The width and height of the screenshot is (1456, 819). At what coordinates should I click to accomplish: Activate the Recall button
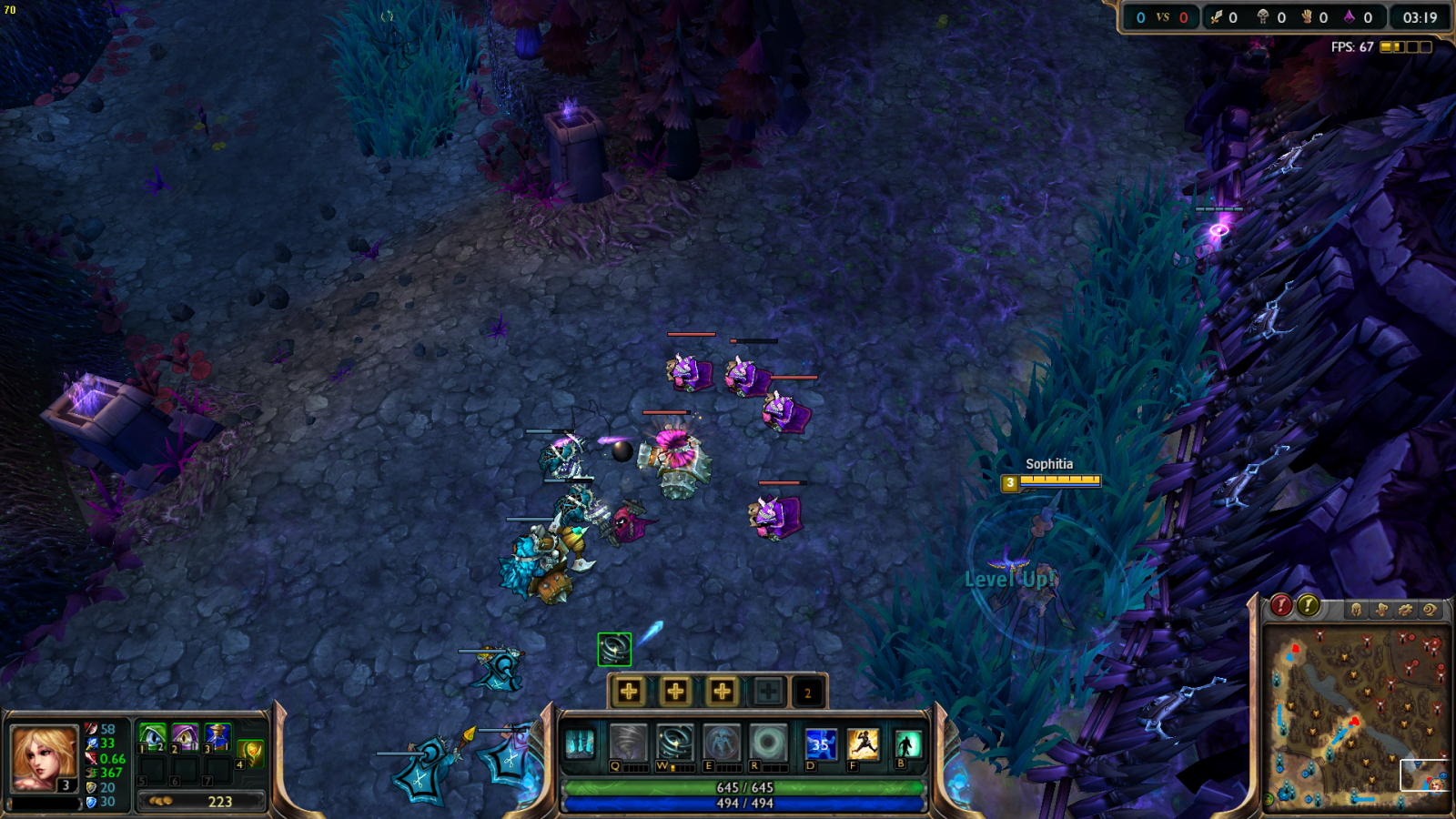pos(907,743)
